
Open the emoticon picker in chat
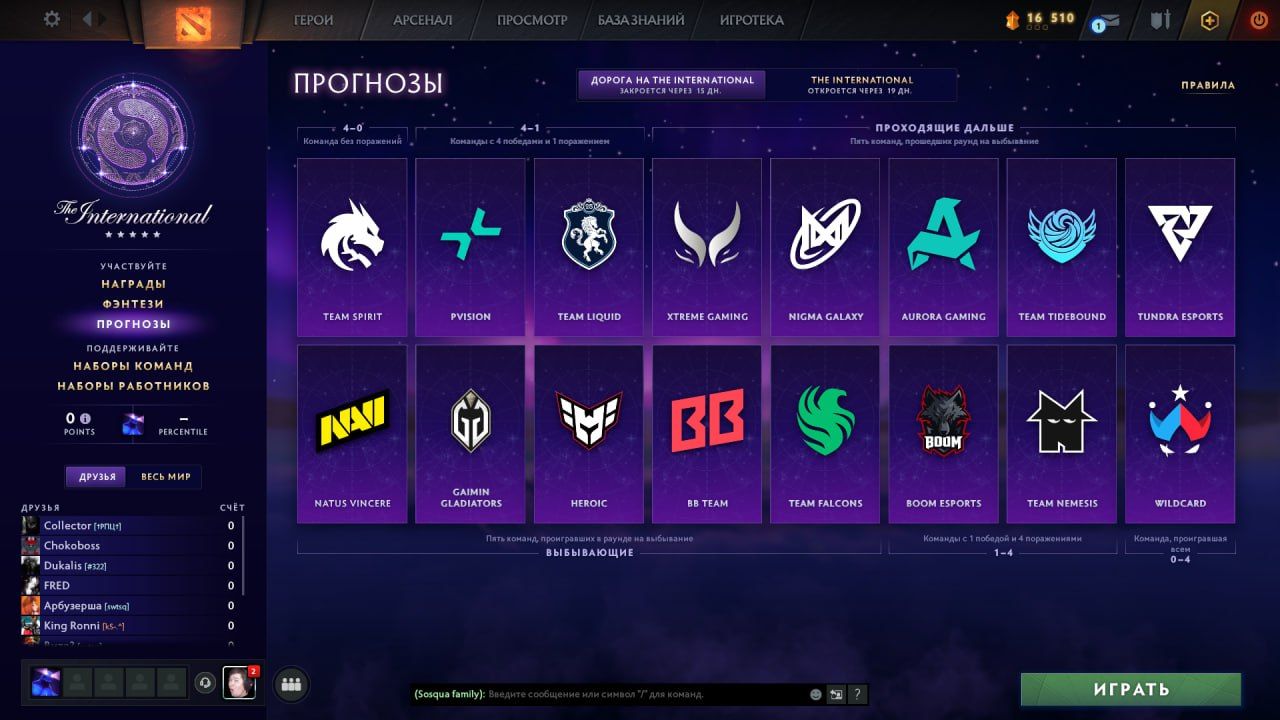[815, 695]
